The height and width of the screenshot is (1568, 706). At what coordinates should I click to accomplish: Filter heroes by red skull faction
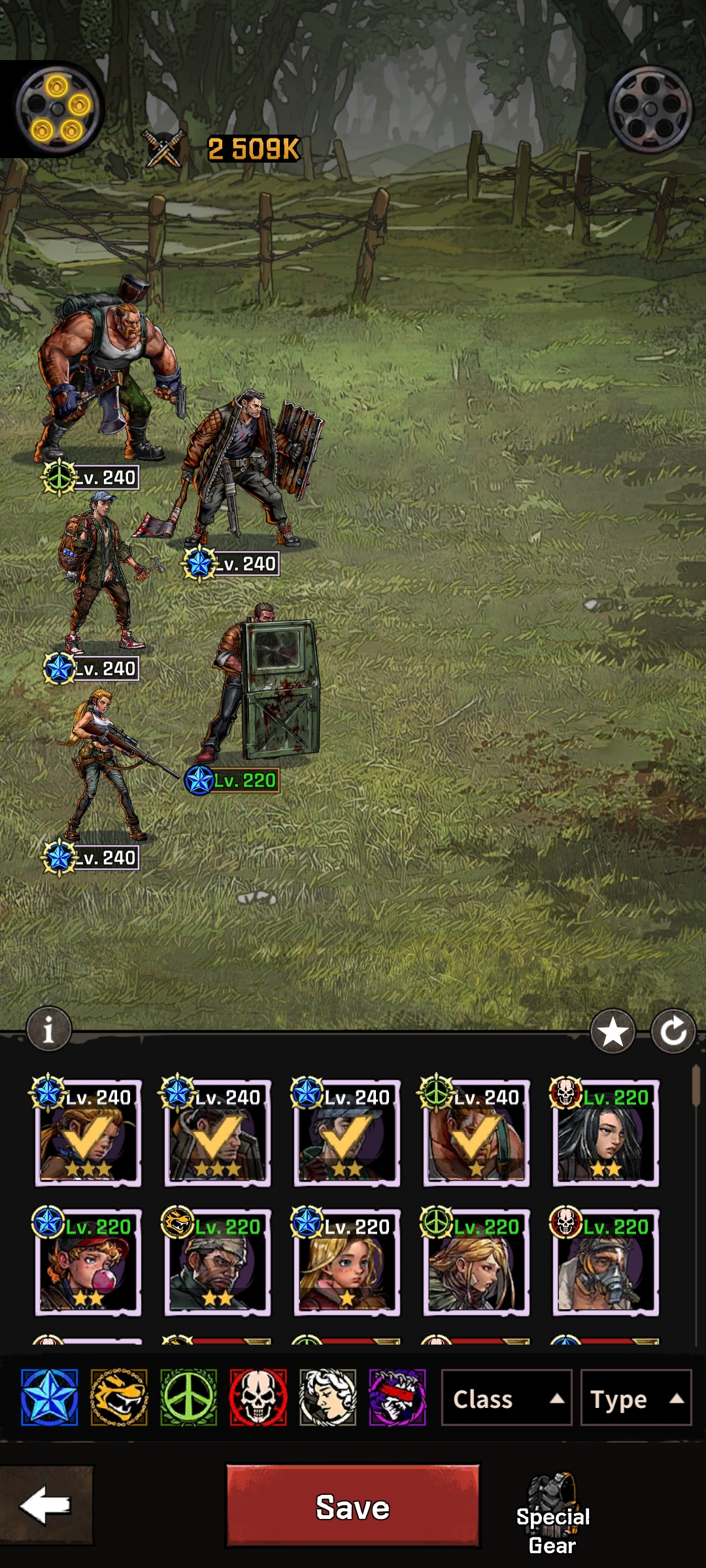(x=258, y=1397)
